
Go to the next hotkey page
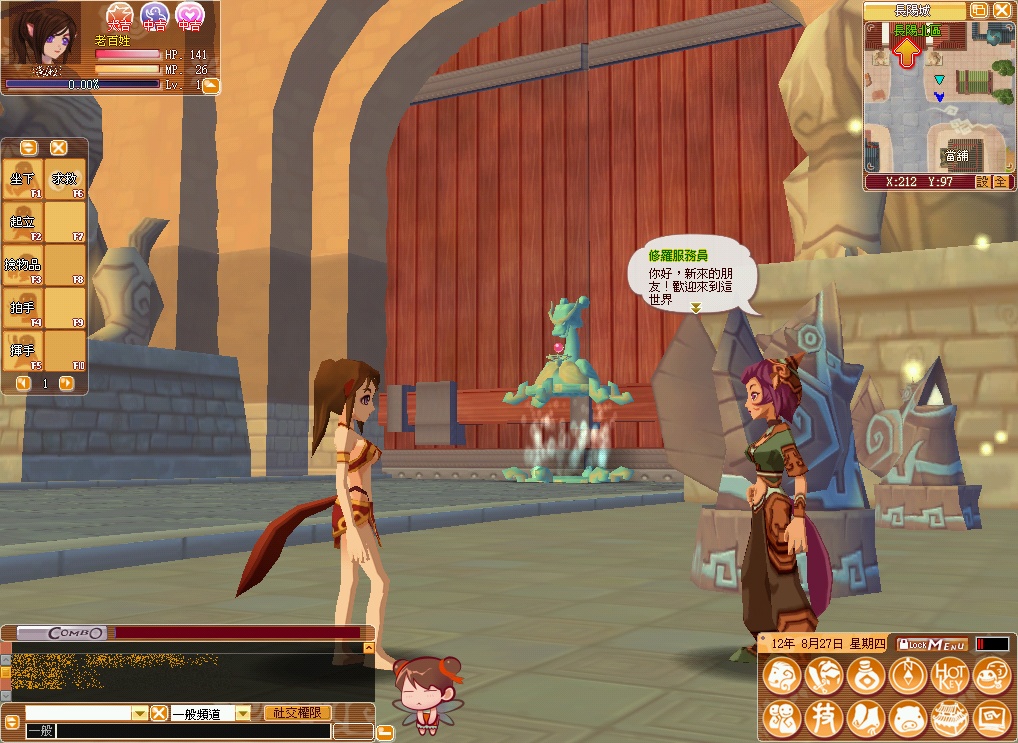click(x=66, y=383)
